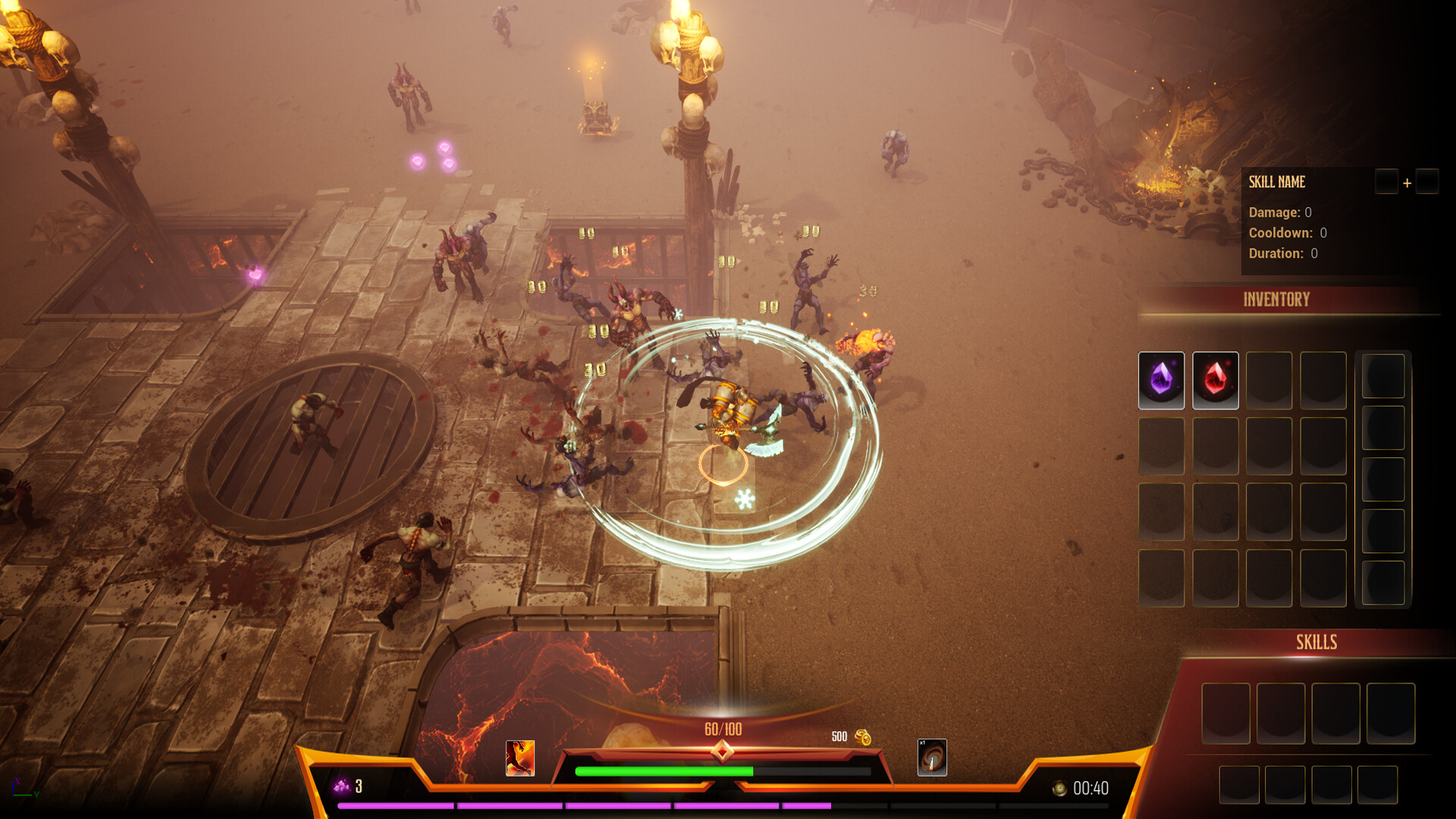
Task: Click the skill slot left of the plus sign
Action: click(1387, 182)
